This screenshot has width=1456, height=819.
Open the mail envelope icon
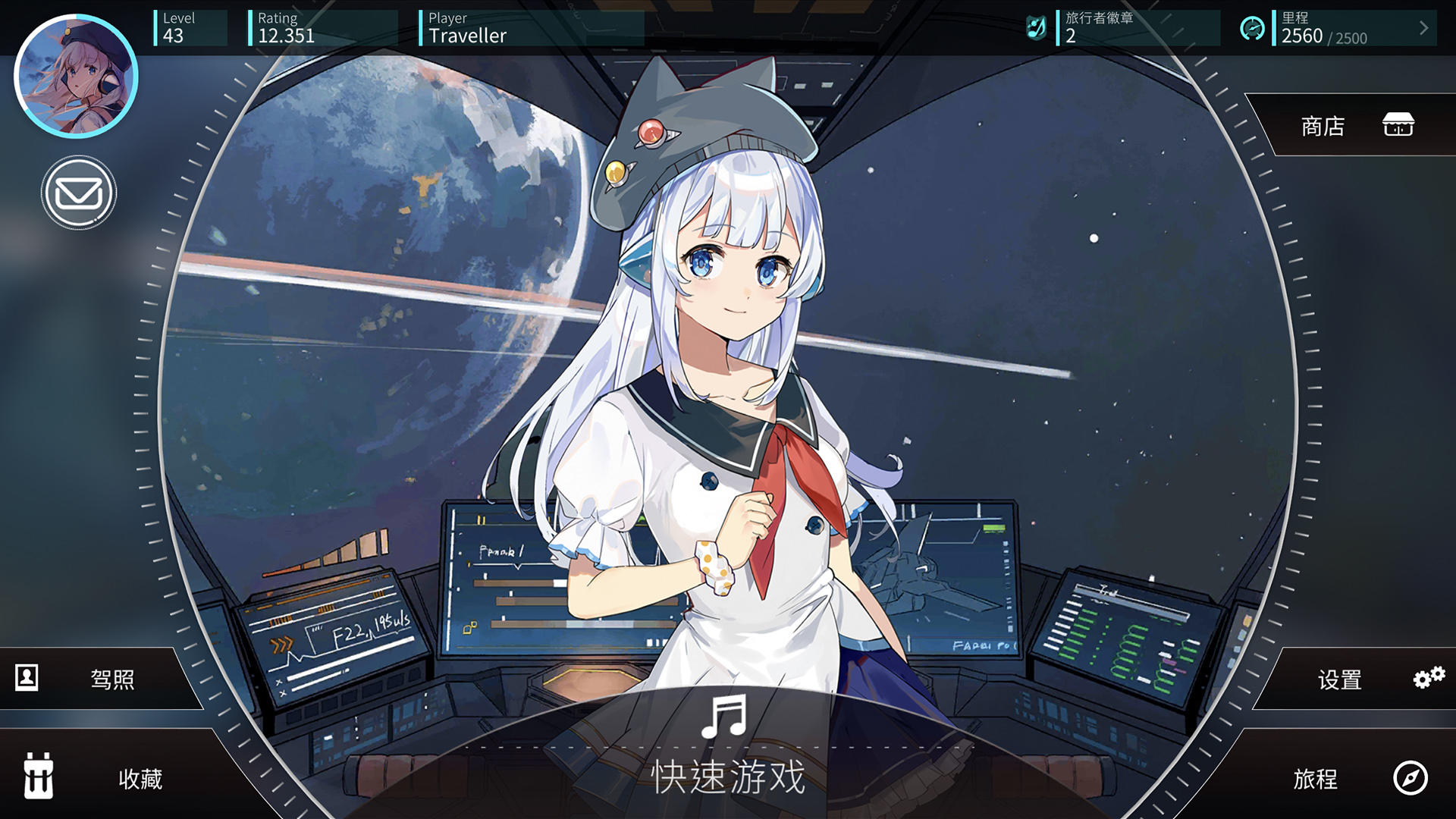click(x=79, y=193)
